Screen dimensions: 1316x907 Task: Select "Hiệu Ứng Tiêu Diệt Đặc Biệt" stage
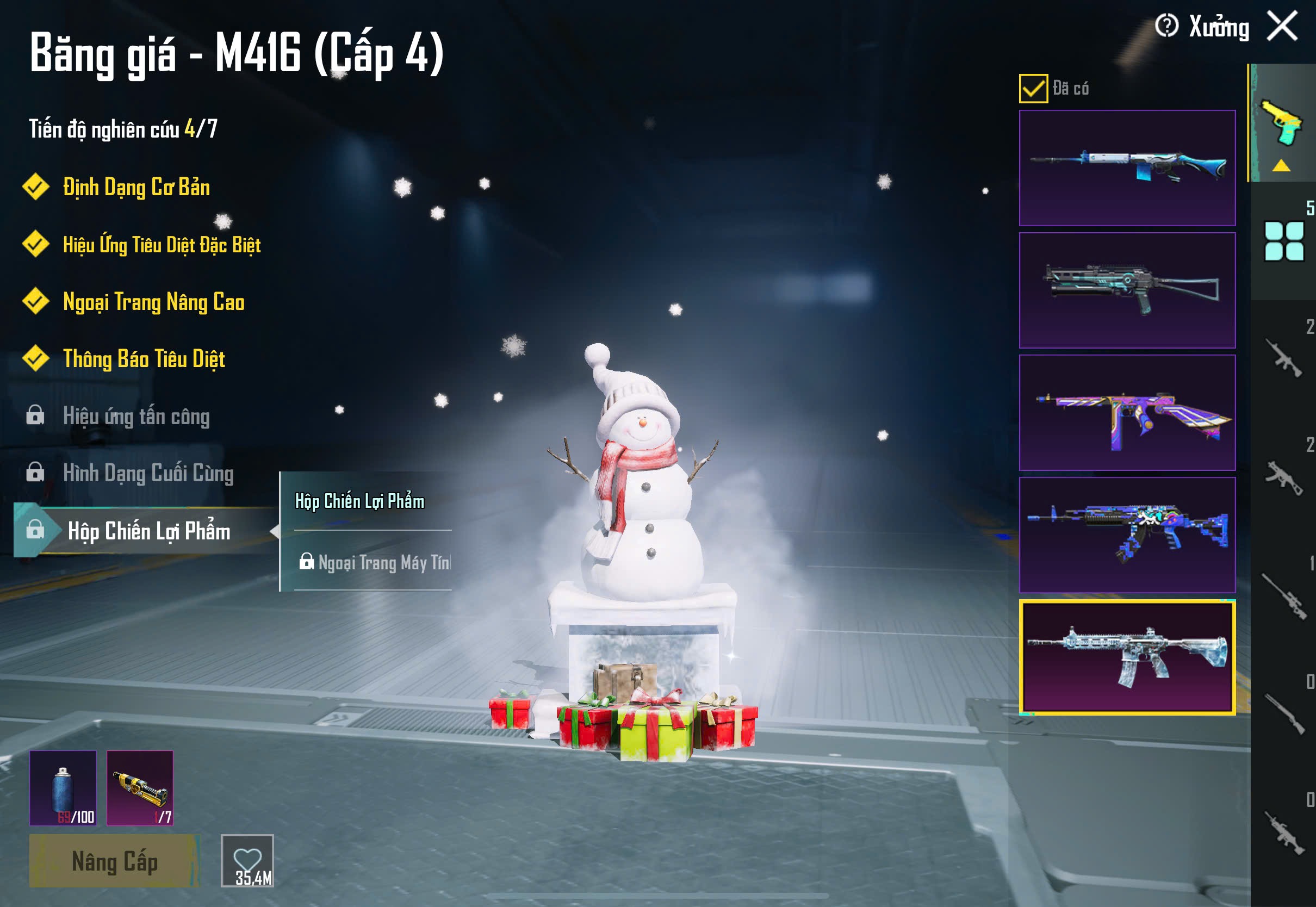[162, 245]
